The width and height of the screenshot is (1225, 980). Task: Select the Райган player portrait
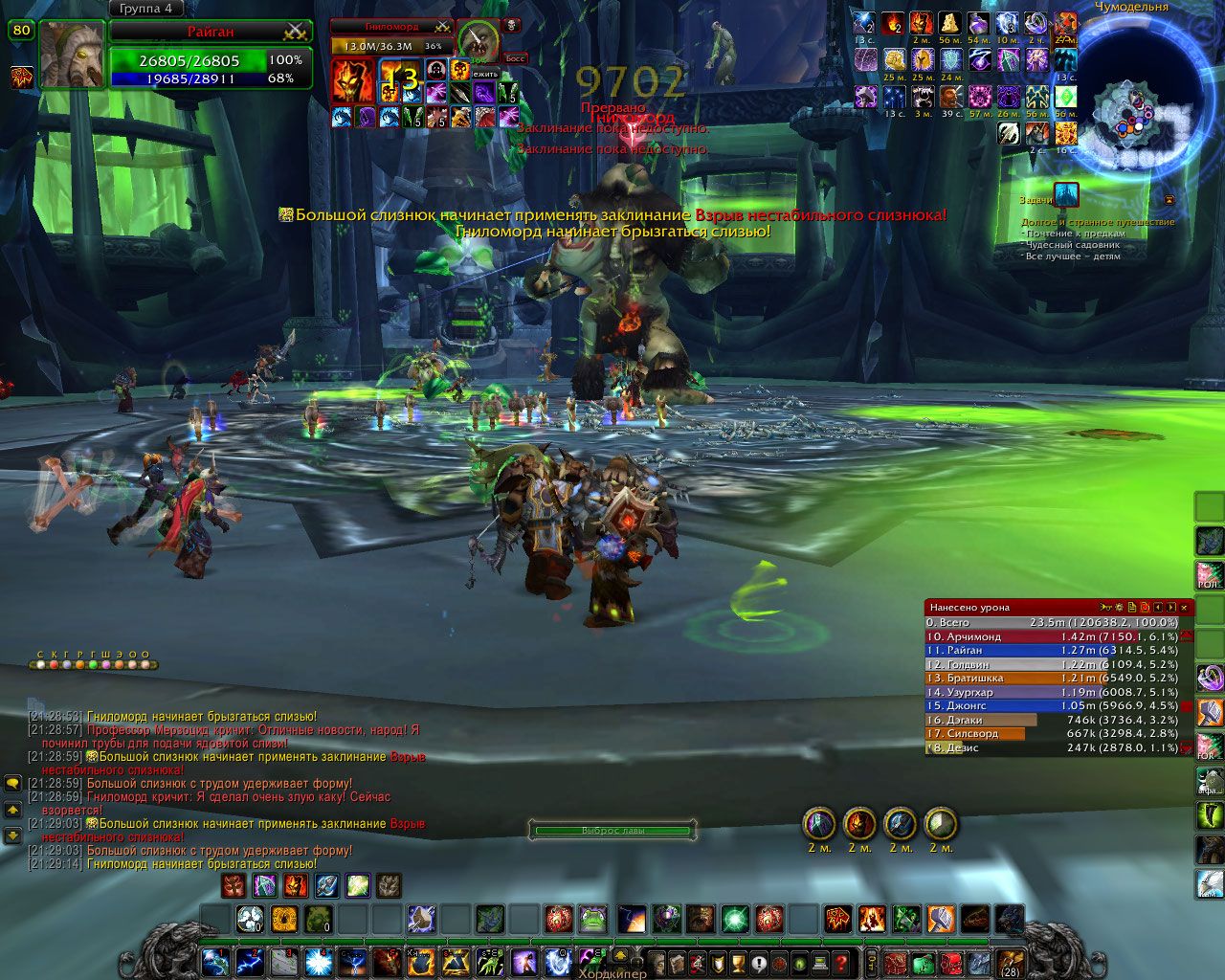(72, 54)
